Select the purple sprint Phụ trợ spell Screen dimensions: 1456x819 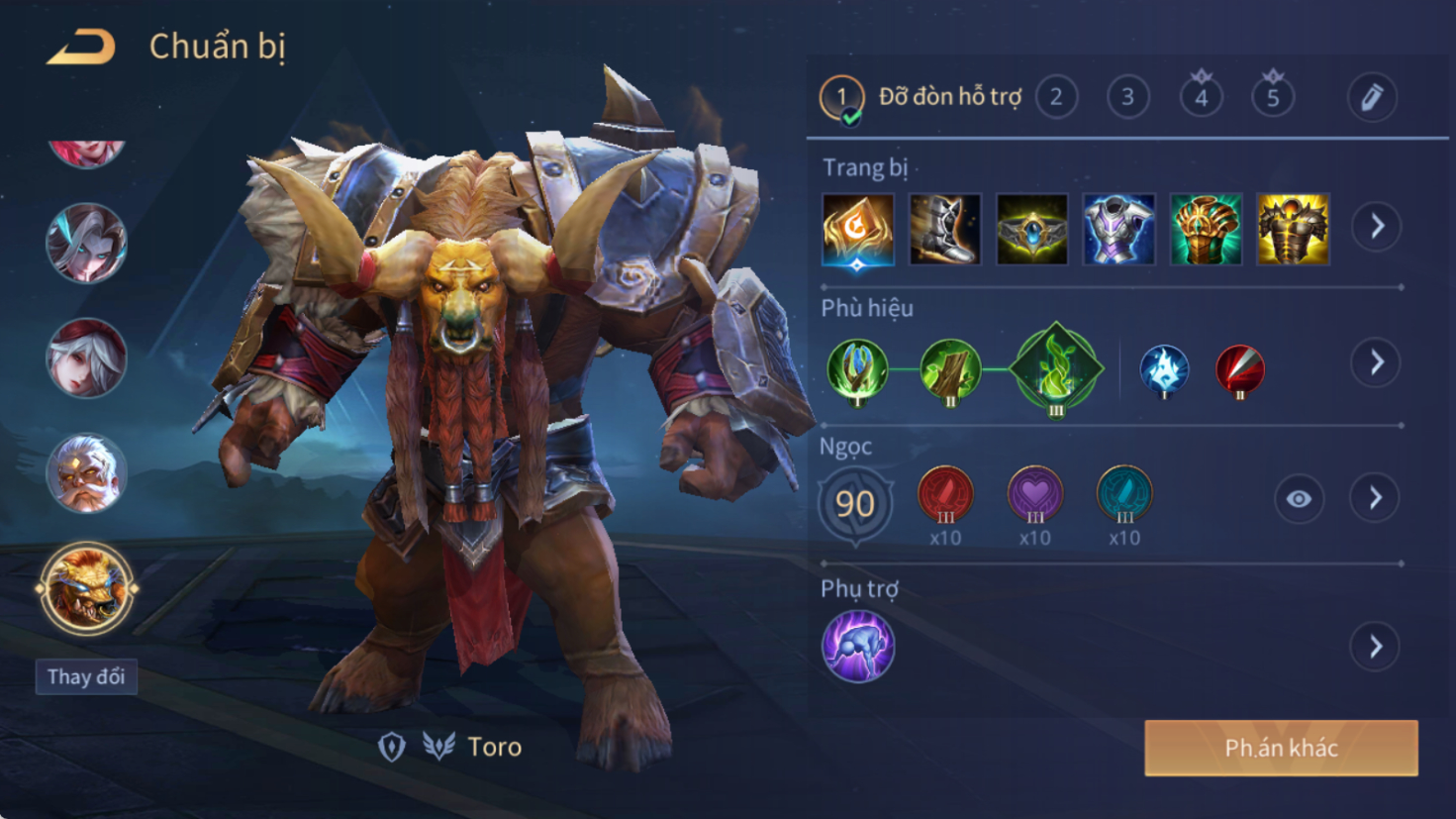coord(857,647)
